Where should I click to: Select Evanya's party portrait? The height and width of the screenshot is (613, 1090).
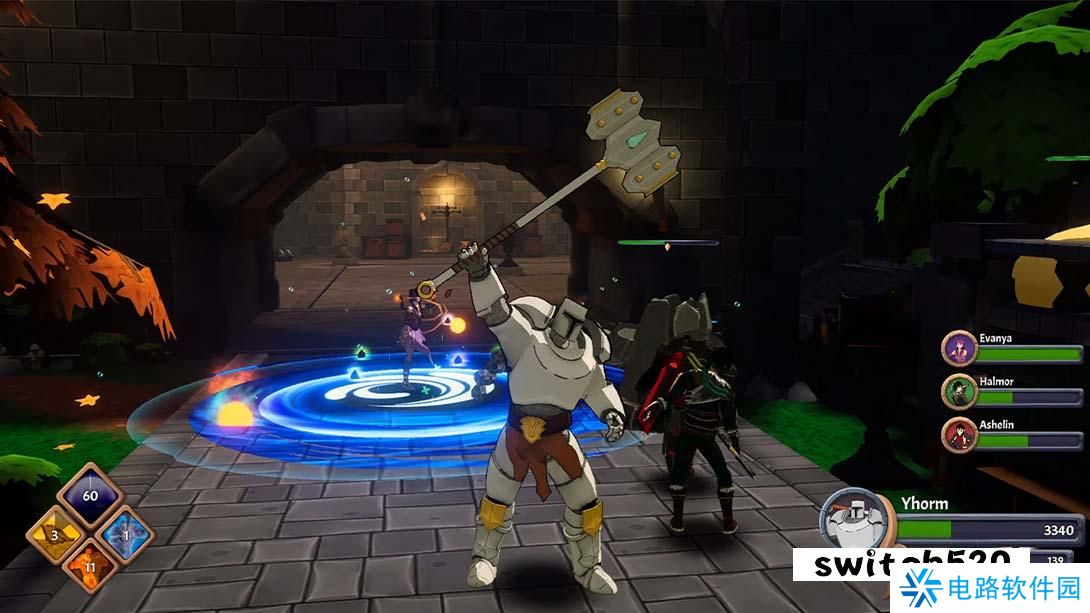click(x=959, y=350)
